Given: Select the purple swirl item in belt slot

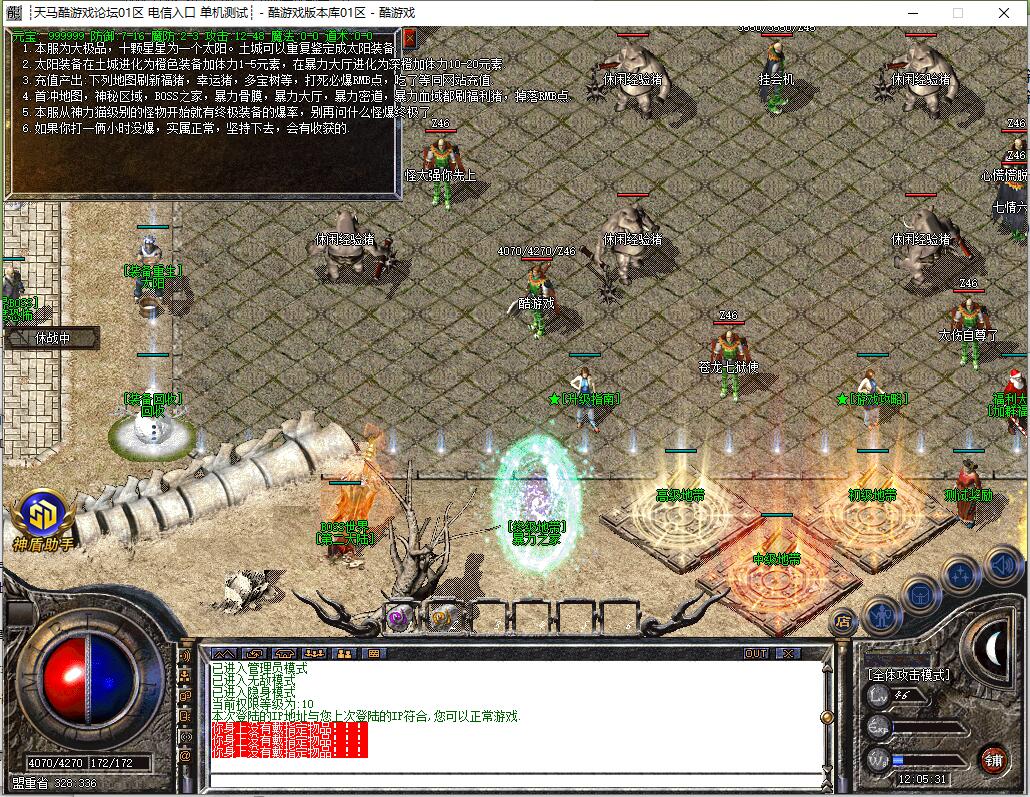Looking at the screenshot, I should (x=398, y=617).
